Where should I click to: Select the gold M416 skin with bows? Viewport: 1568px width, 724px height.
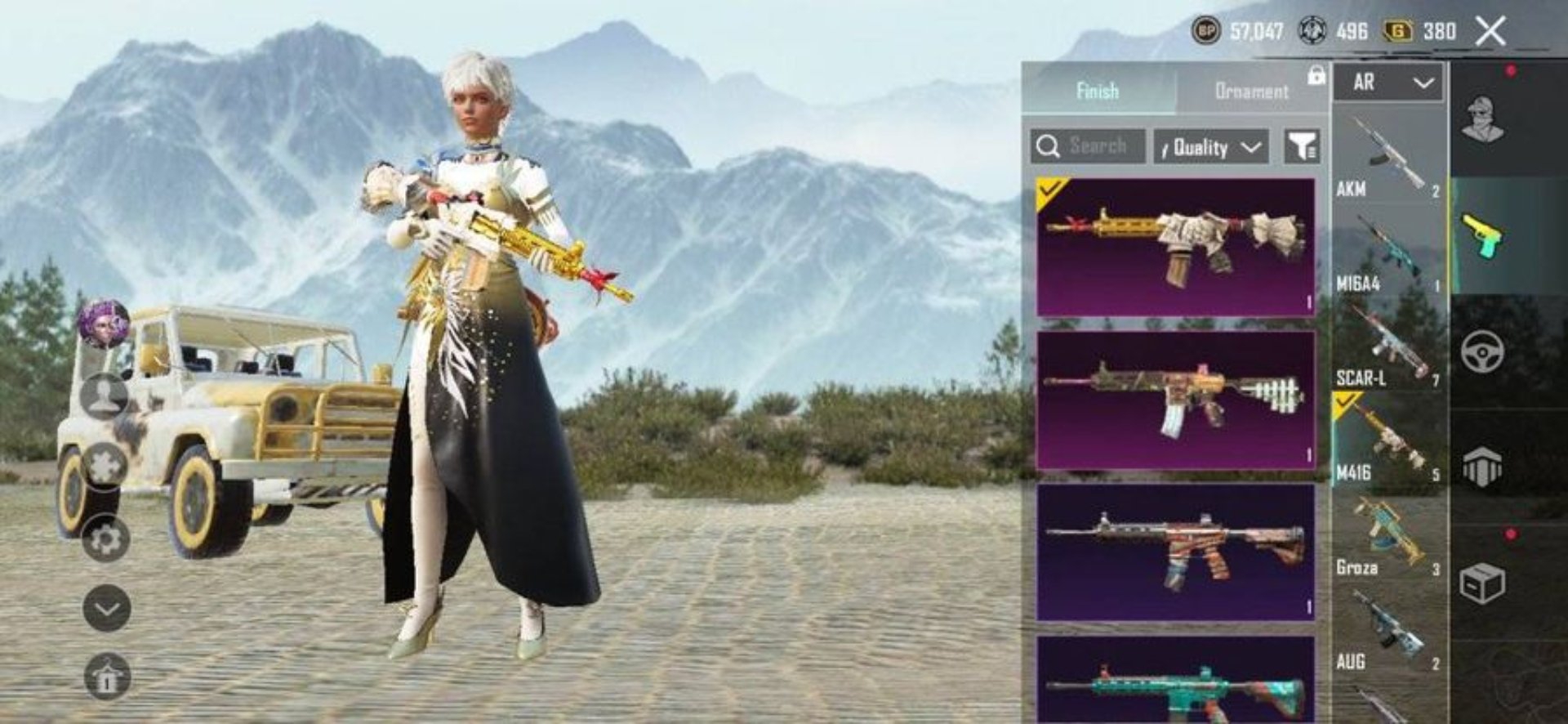click(x=1175, y=247)
